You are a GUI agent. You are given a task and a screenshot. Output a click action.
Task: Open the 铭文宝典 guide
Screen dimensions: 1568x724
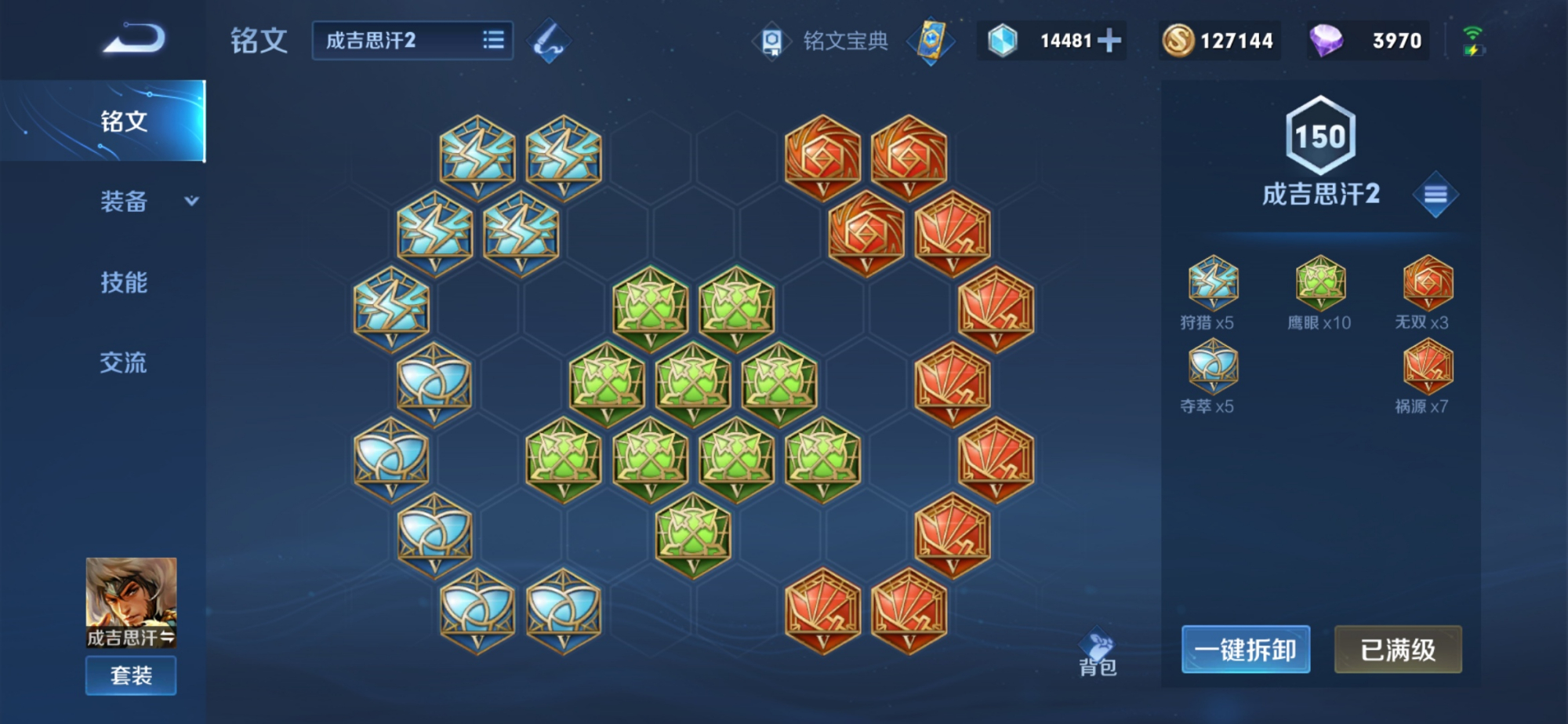[823, 41]
